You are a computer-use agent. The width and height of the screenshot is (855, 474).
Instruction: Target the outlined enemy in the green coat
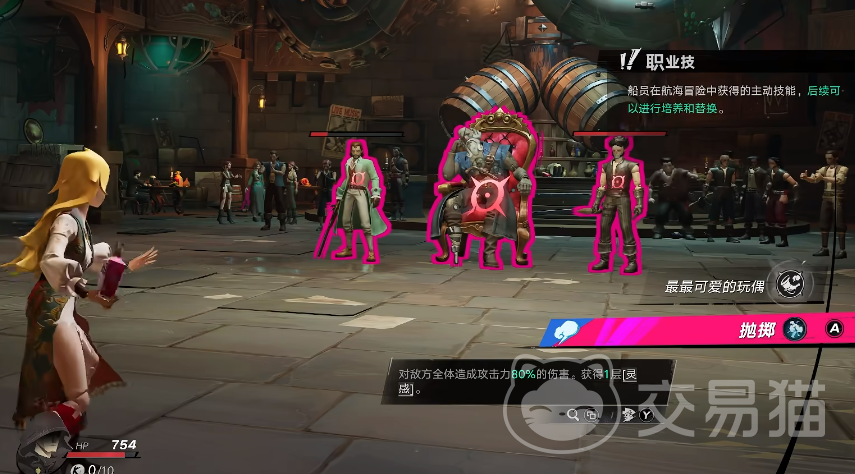click(354, 198)
